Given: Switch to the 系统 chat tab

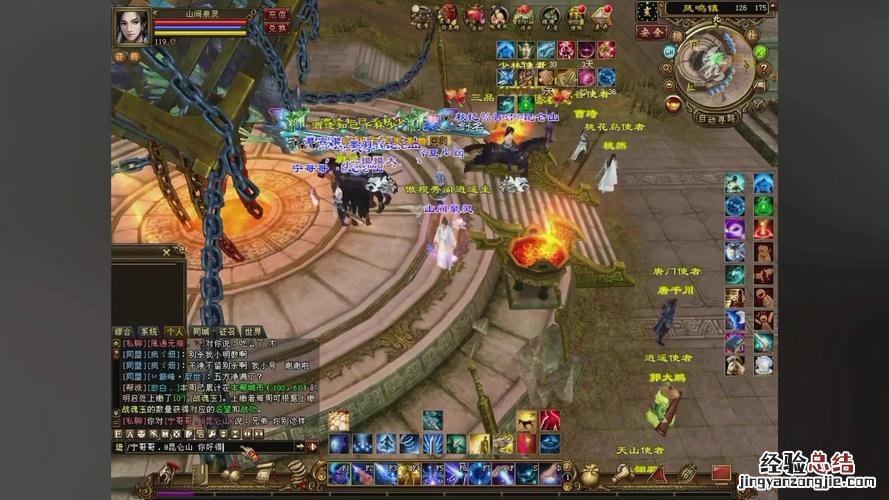Looking at the screenshot, I should coord(149,331).
